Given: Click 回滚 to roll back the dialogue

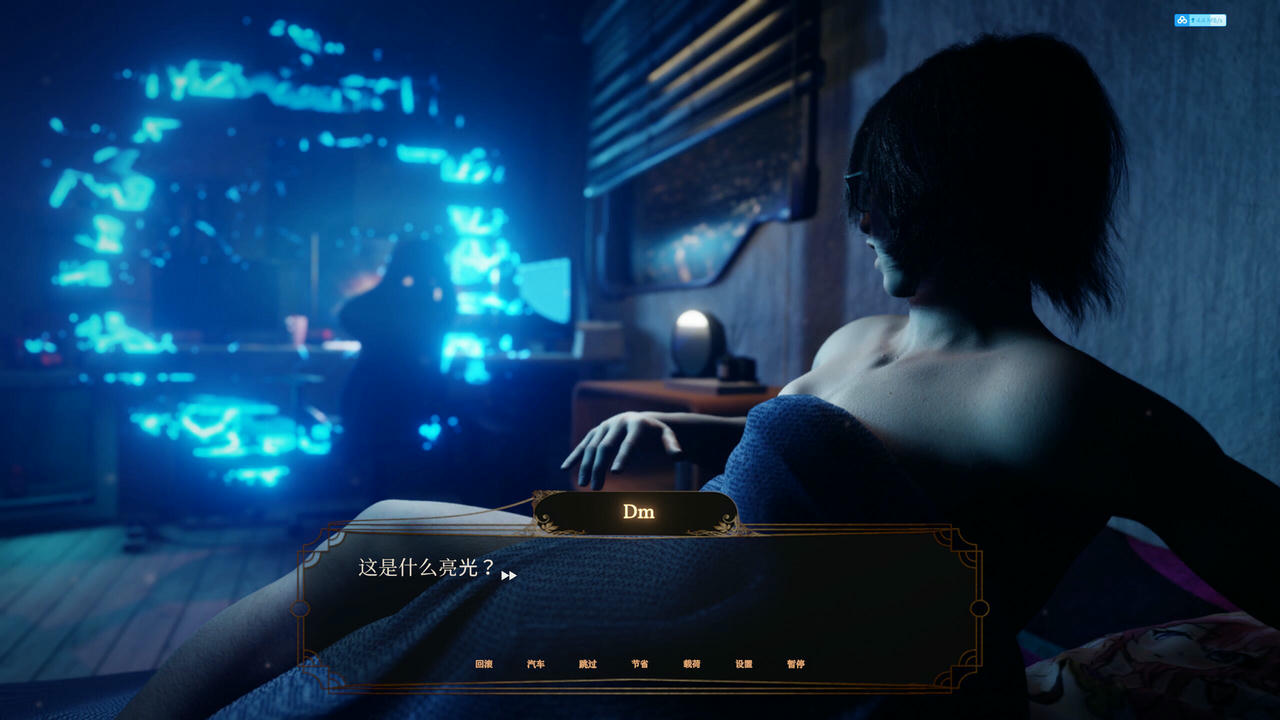Looking at the screenshot, I should (485, 663).
